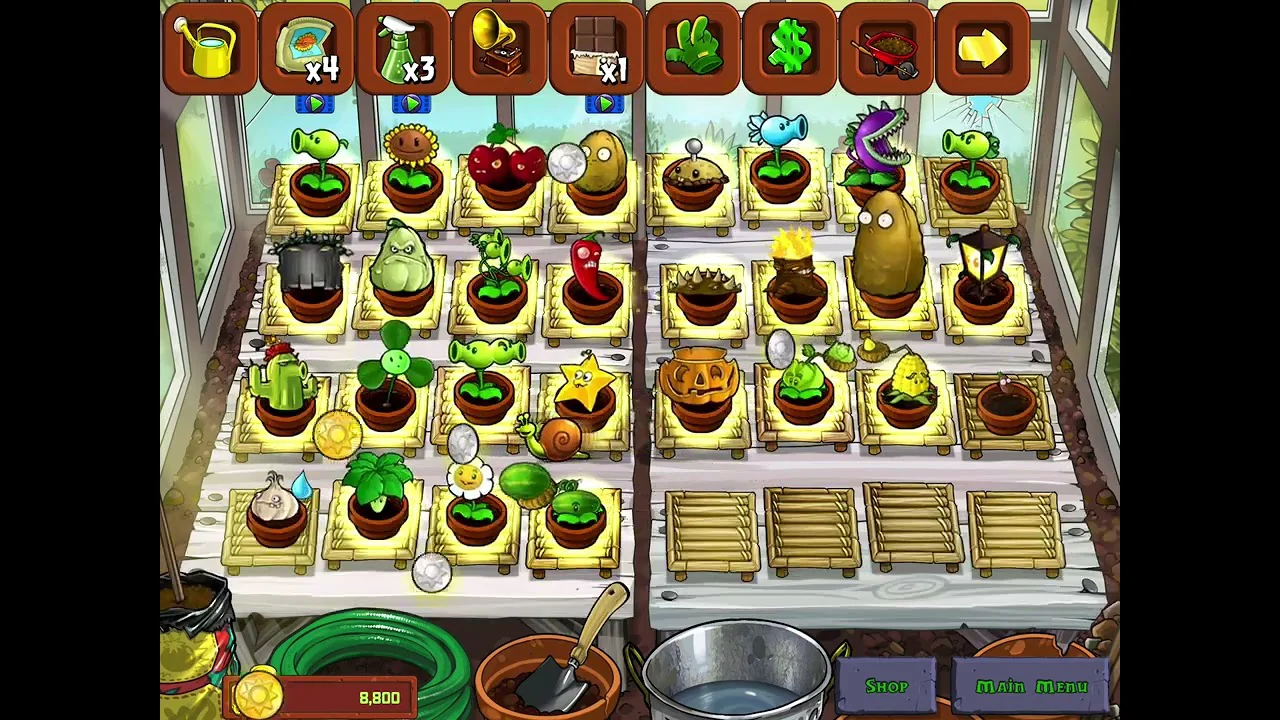Select the jack-o-lantern pumpkin plant pot
Image resolution: width=1280 pixels, height=720 pixels.
click(699, 388)
